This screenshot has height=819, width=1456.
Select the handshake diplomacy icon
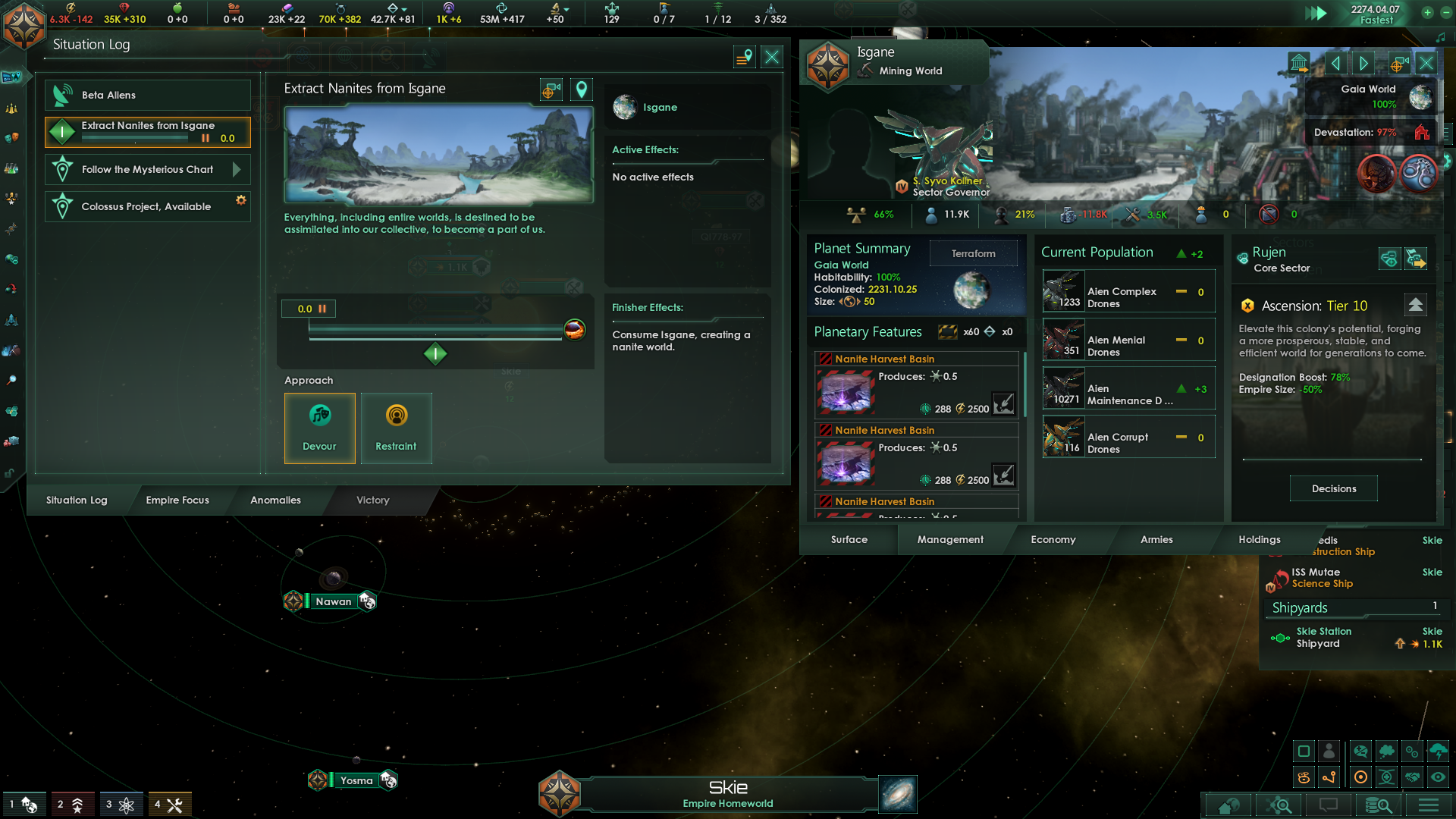1413,777
